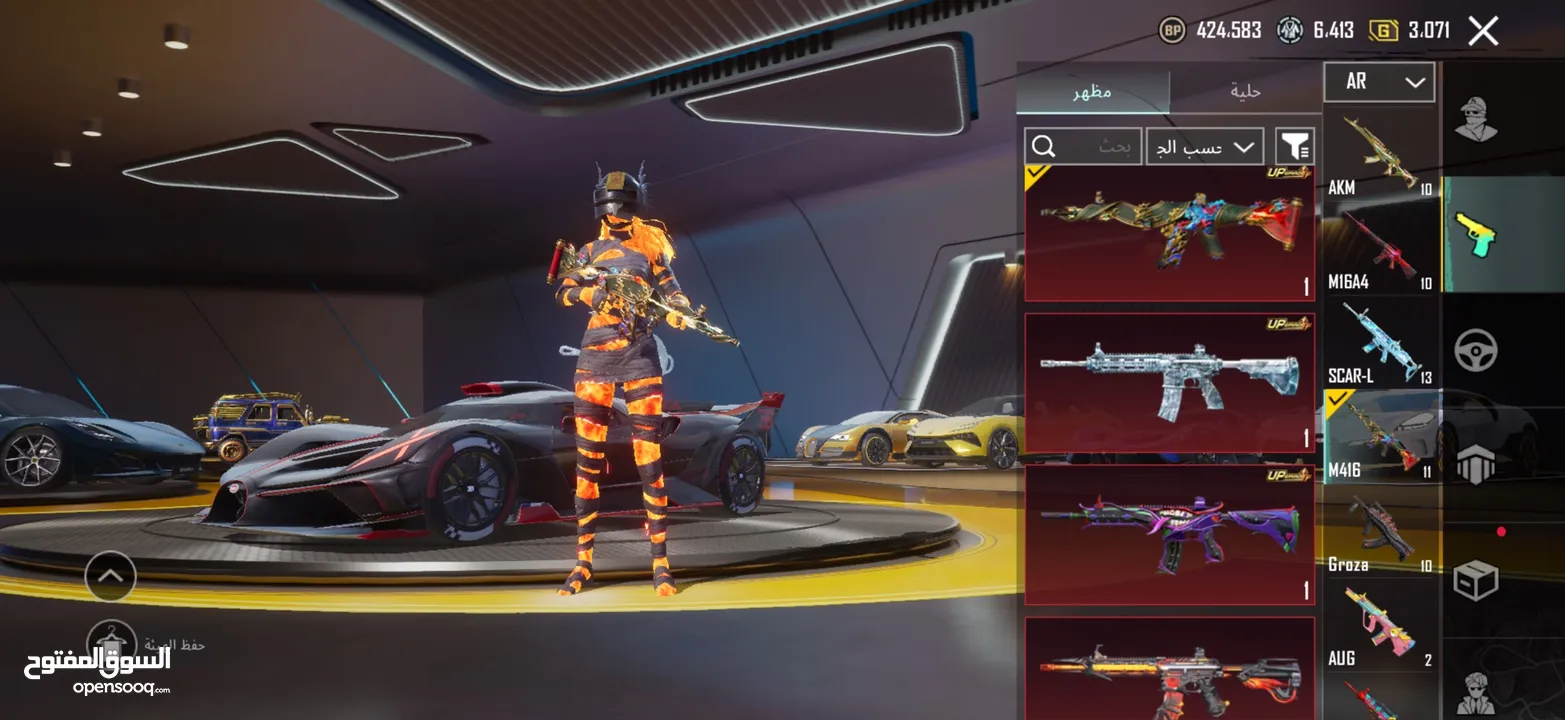Choose the icy white M416 skin
The width and height of the screenshot is (1565, 720).
[1169, 383]
